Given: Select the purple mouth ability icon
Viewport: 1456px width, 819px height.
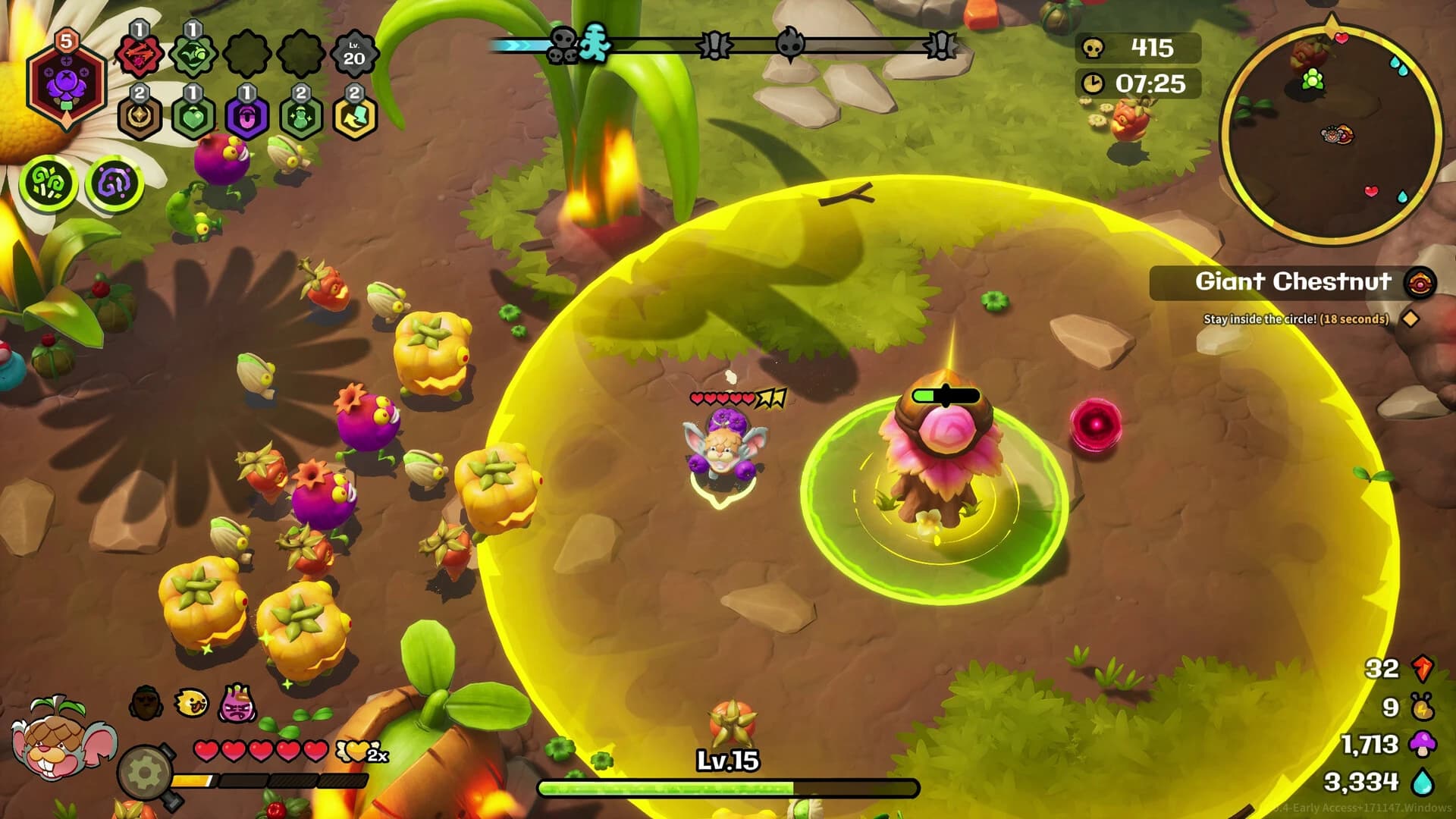Looking at the screenshot, I should click(x=247, y=118).
